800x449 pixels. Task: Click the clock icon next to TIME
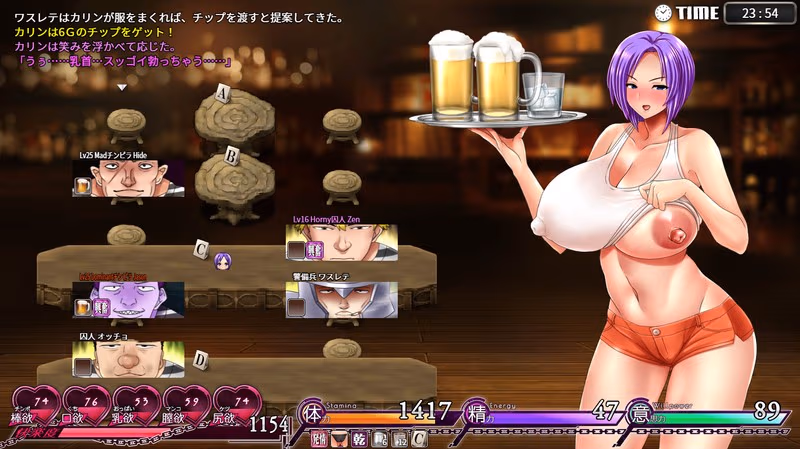(x=663, y=13)
